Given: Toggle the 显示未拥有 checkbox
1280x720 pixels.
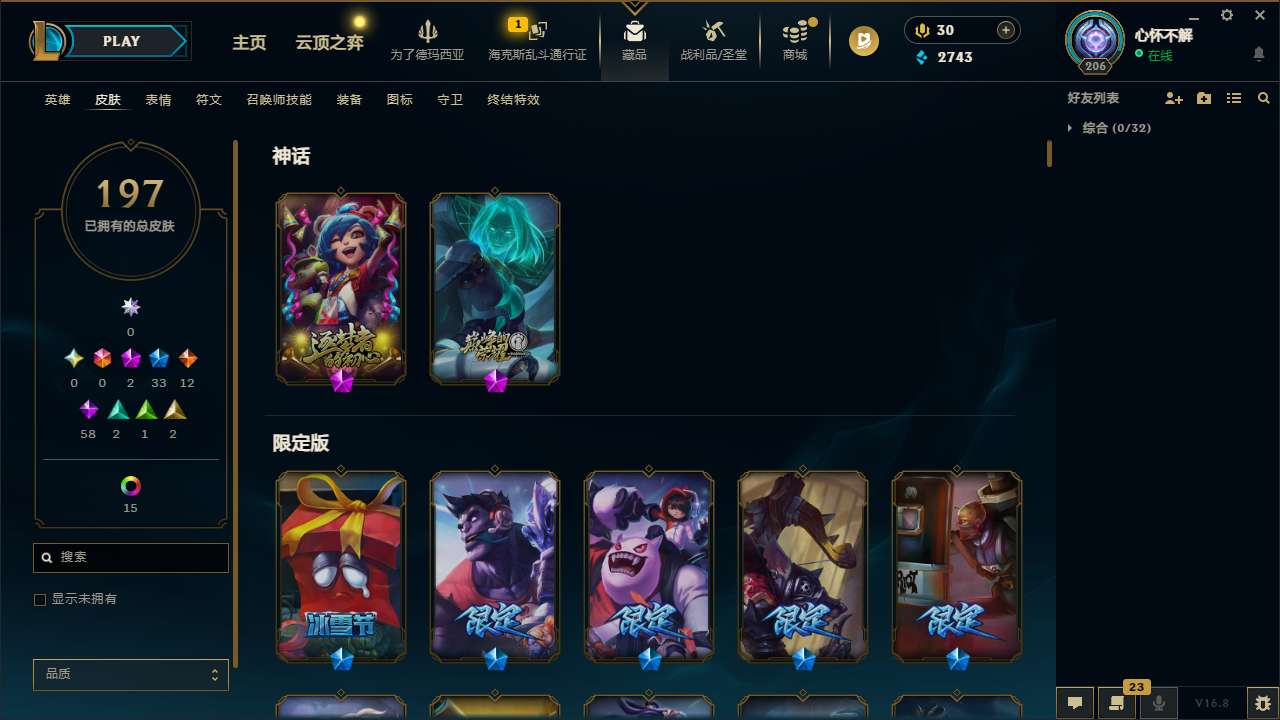Looking at the screenshot, I should click(x=40, y=599).
